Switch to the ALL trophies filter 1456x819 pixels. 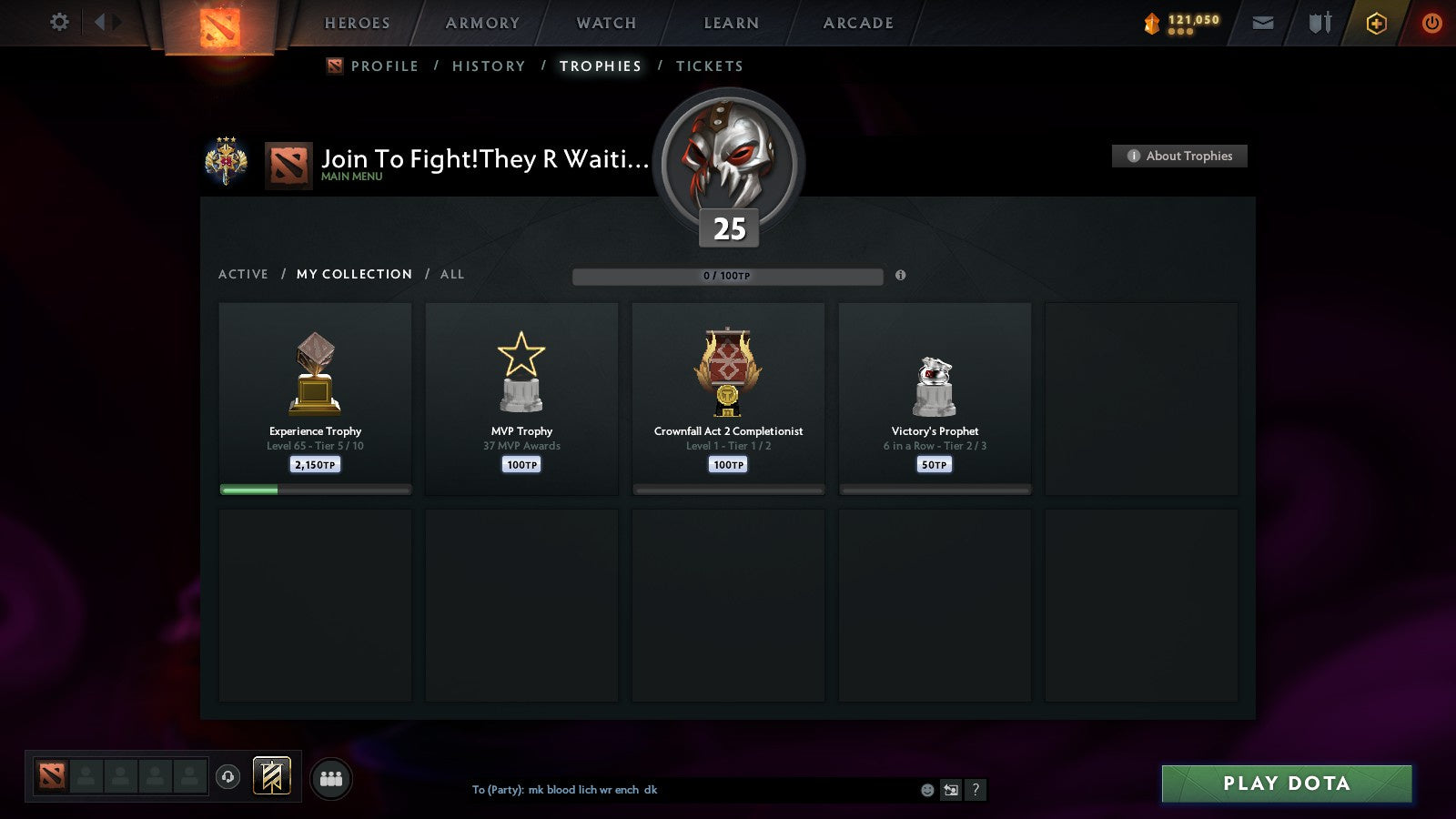(x=451, y=274)
